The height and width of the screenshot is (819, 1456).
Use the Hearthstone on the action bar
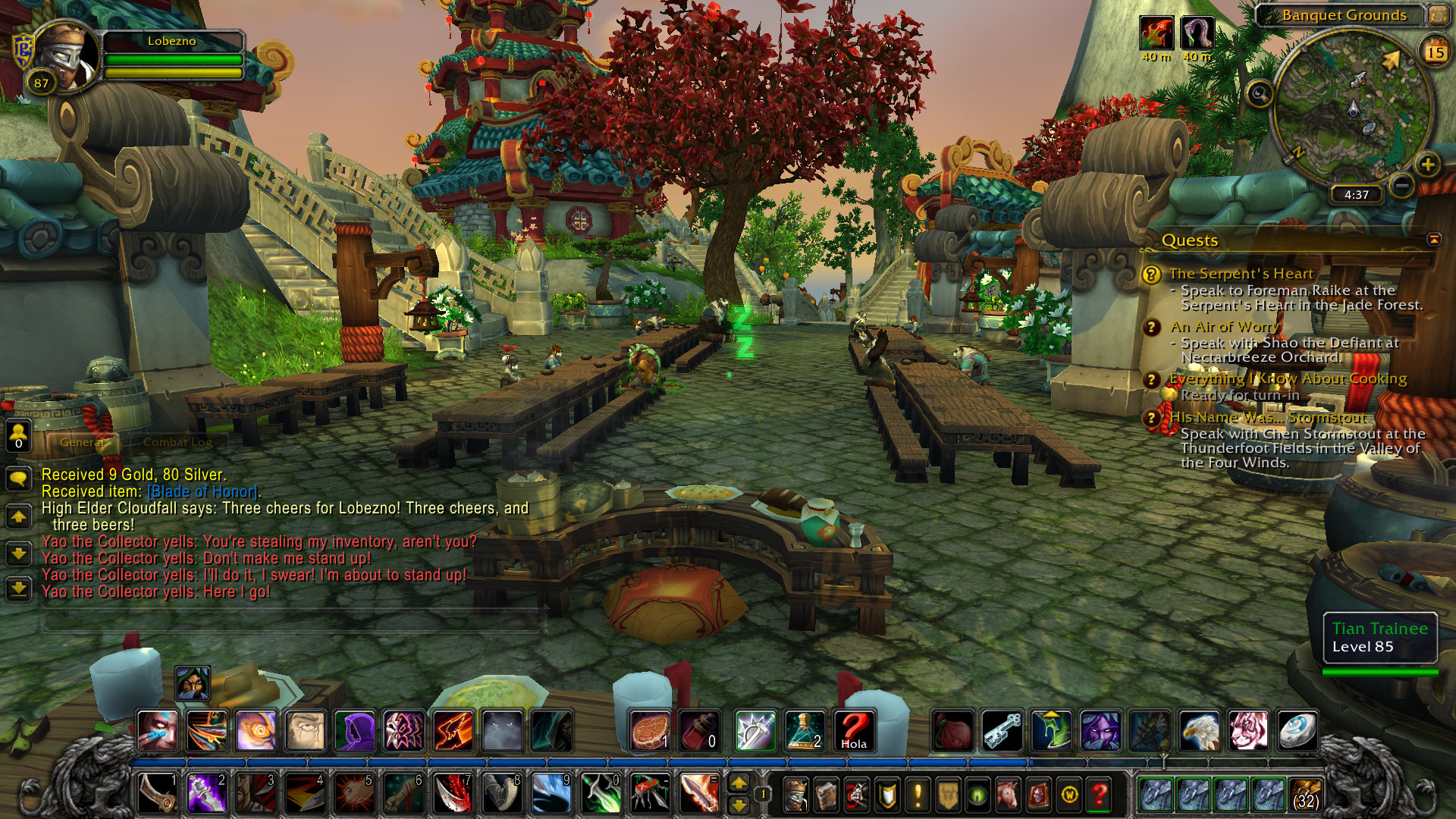click(x=1297, y=730)
